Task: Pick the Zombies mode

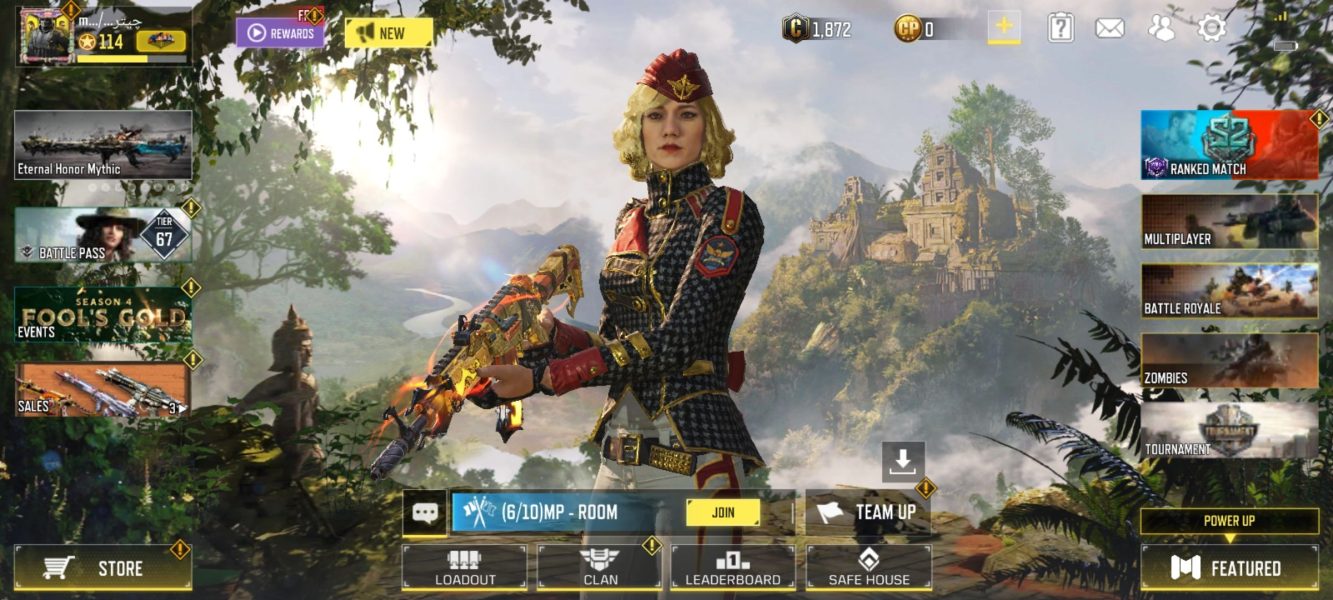Action: (x=1229, y=361)
